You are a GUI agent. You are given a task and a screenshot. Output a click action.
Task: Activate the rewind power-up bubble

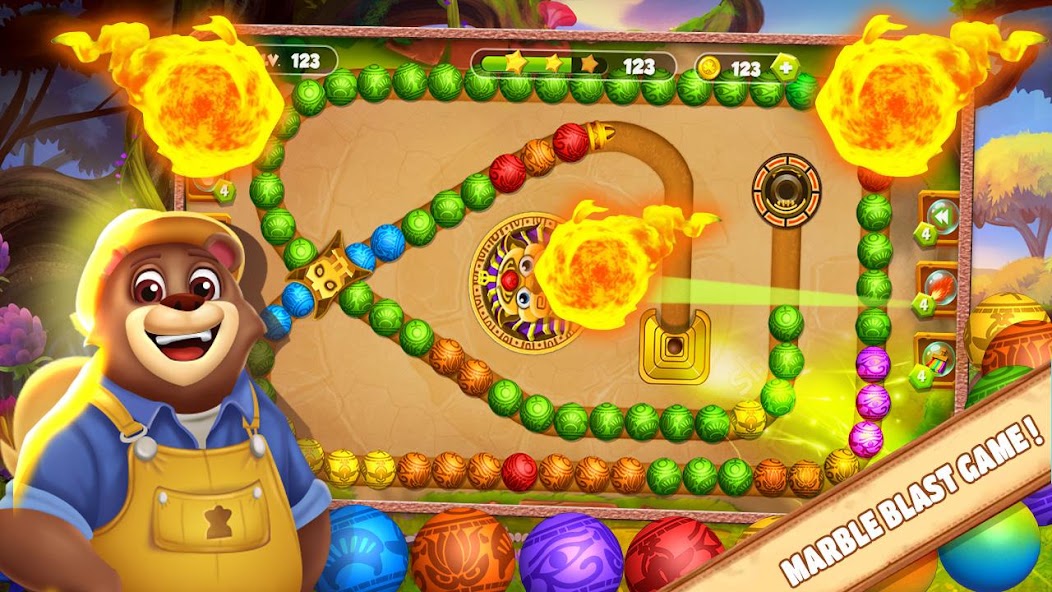tap(941, 216)
